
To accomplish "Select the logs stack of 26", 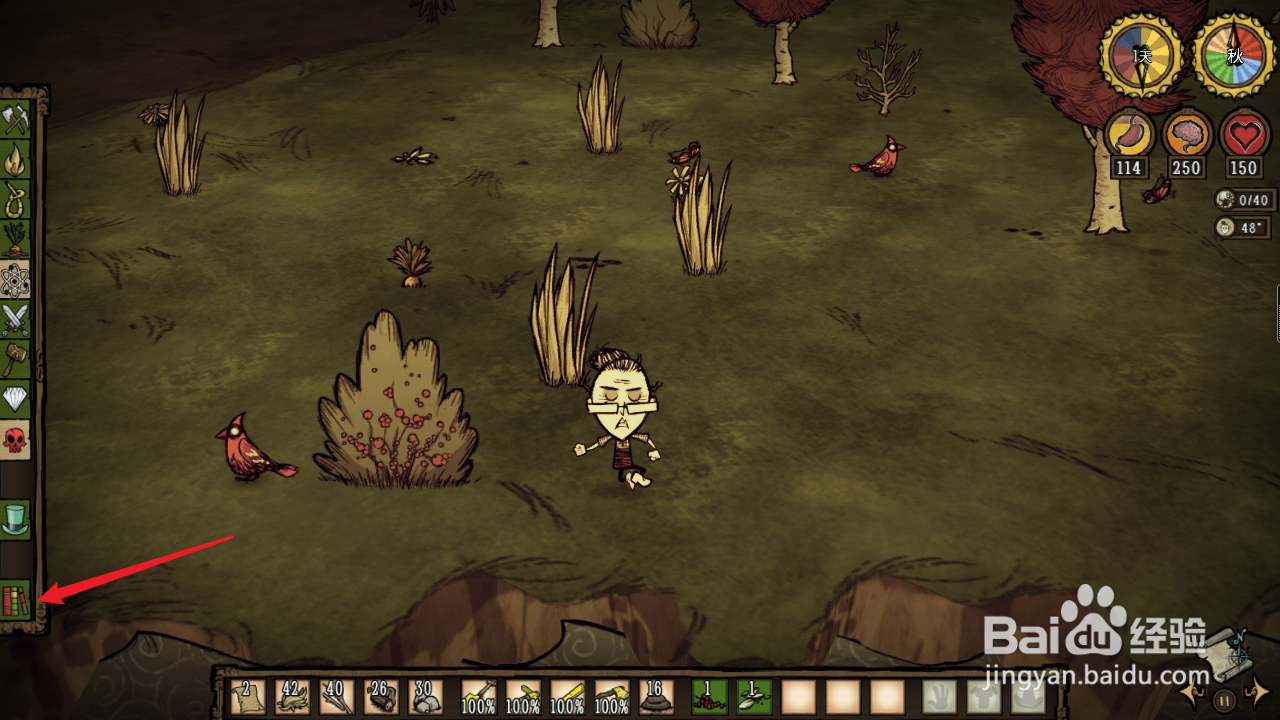I will (x=381, y=697).
